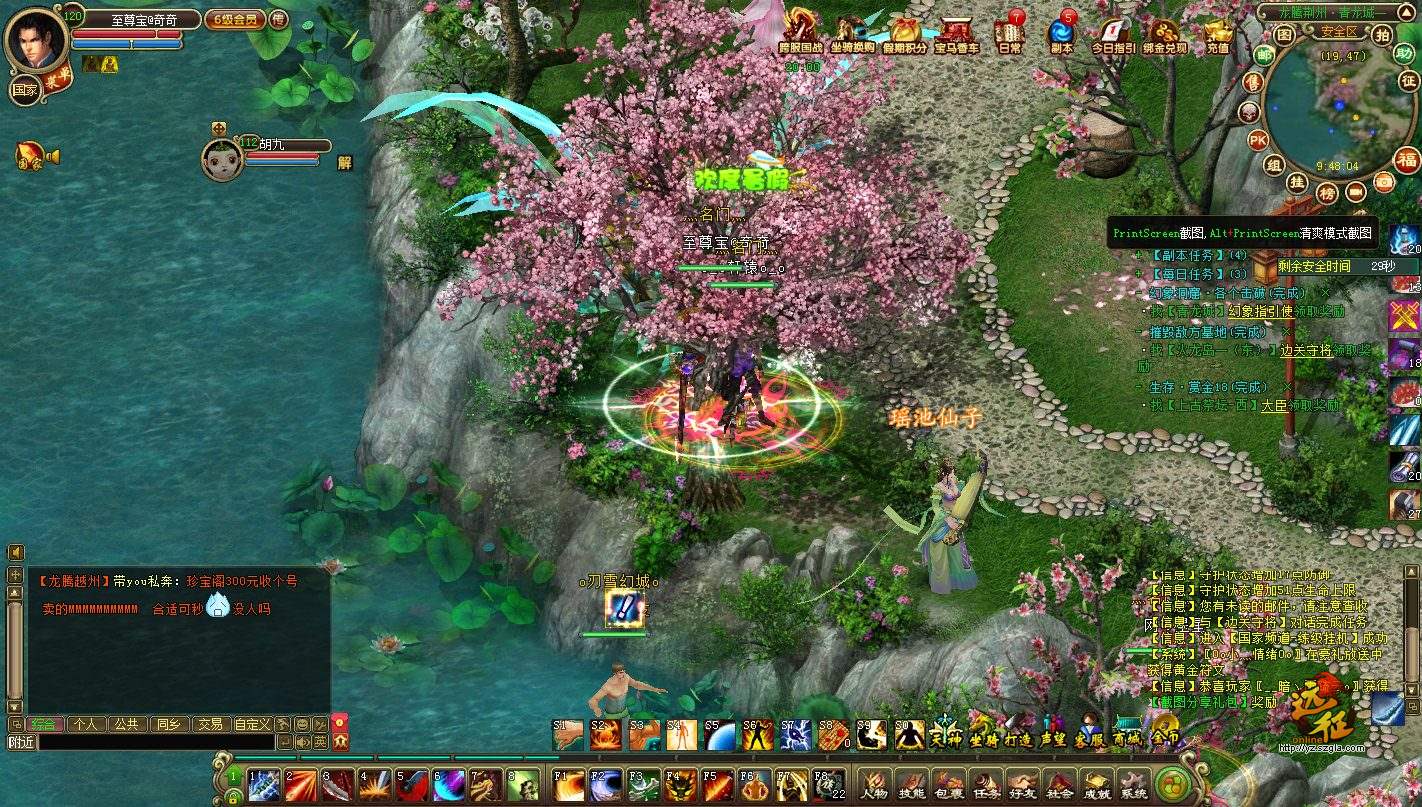Viewport: 1422px width, 807px height.
Task: Switch to the 交易 chat tab
Action: (x=209, y=724)
